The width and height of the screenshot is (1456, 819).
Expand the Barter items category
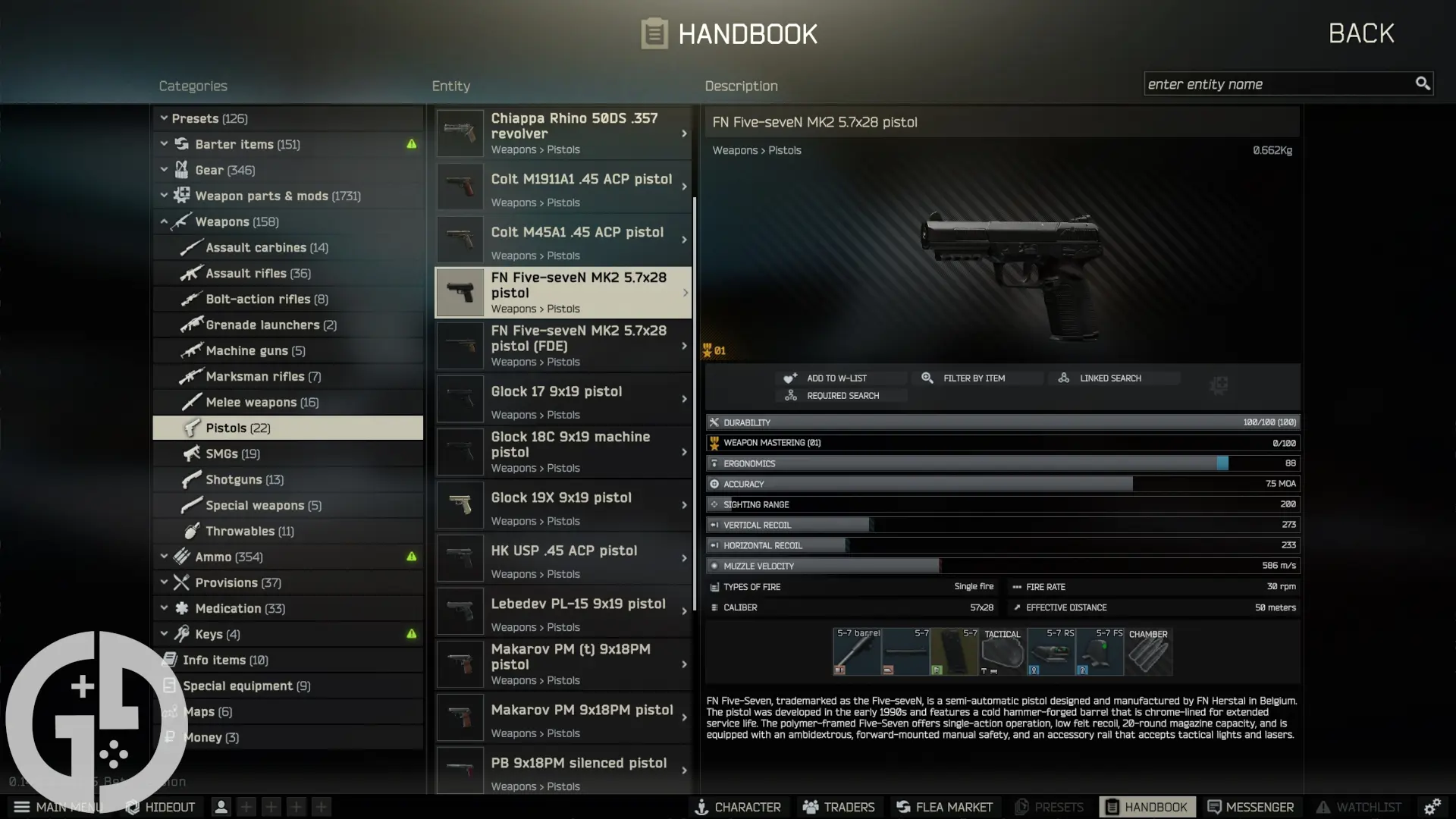[165, 144]
